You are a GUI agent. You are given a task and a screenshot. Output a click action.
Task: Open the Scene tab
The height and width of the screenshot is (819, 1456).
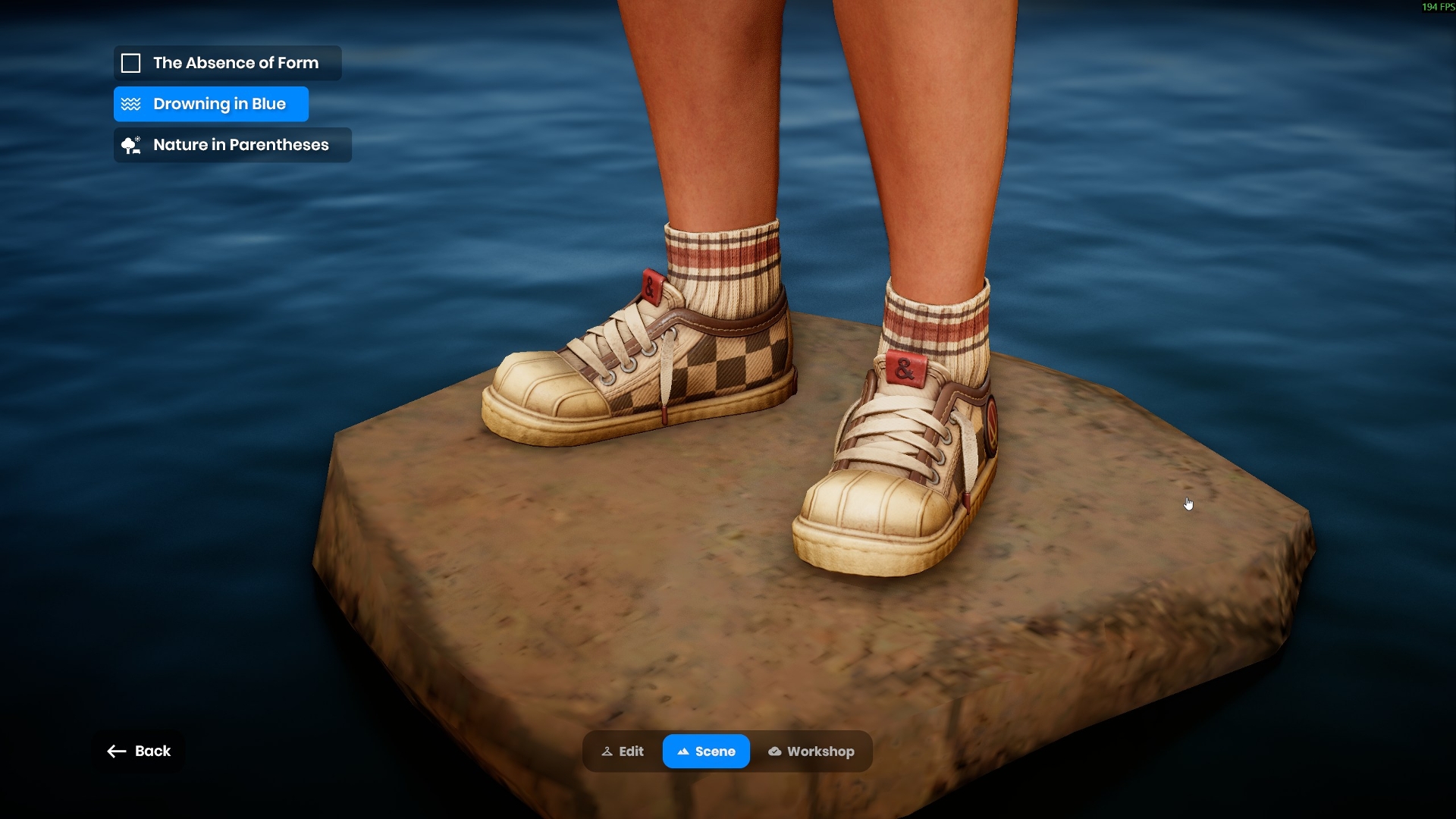click(x=706, y=752)
